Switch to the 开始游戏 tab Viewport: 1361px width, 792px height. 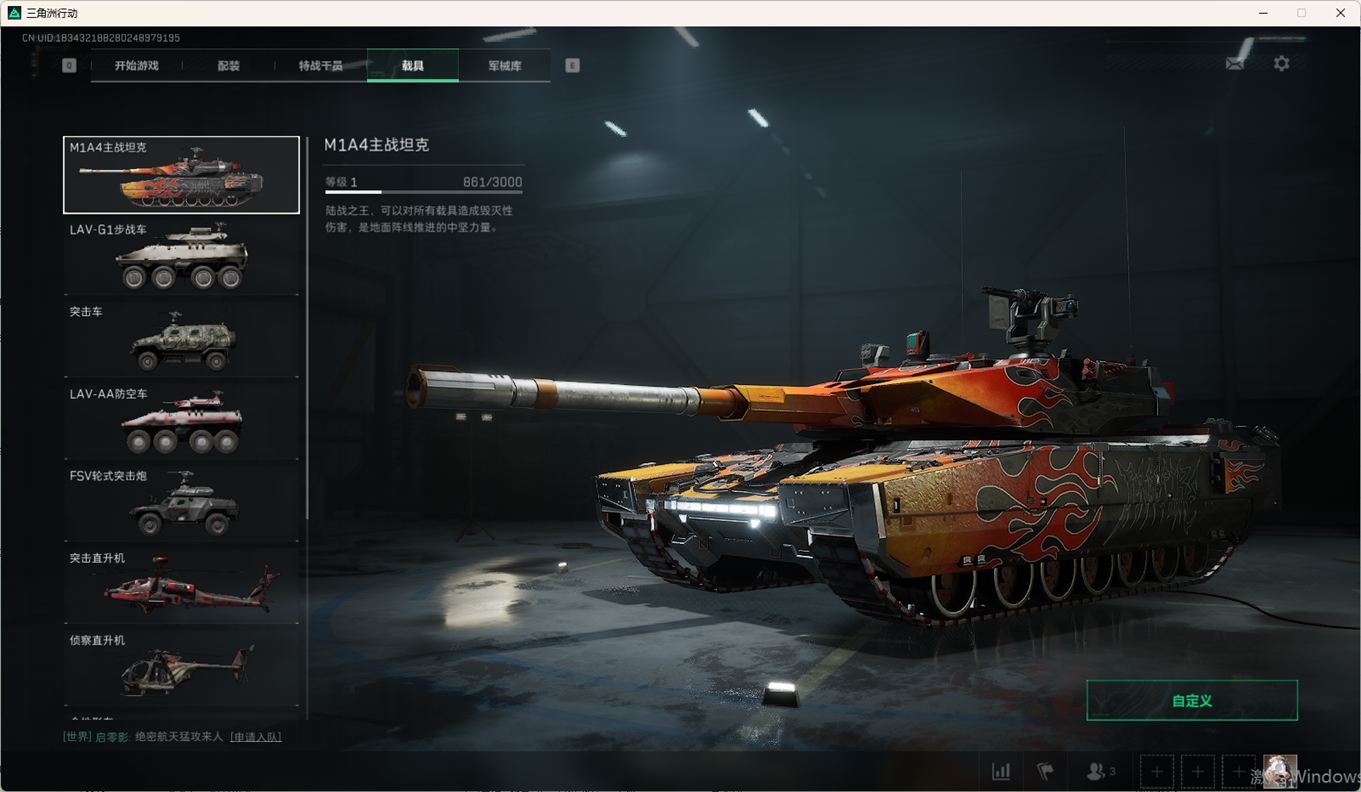pos(136,66)
